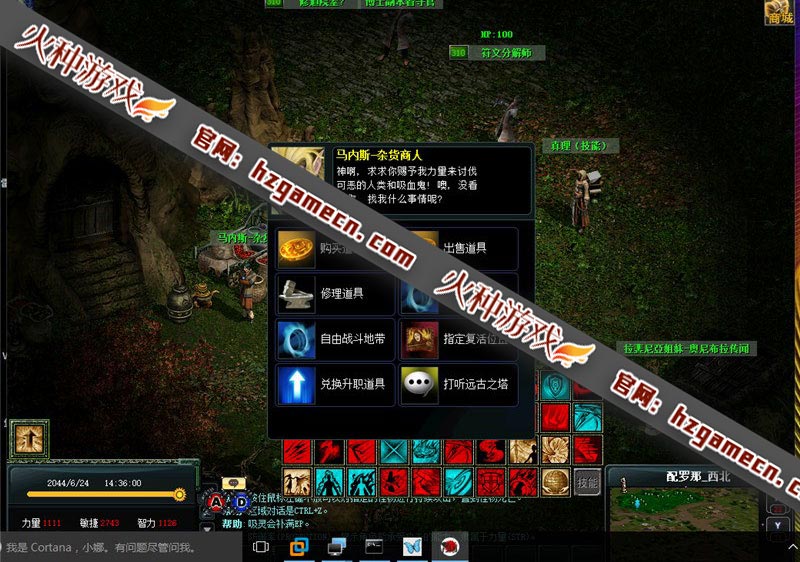Click the red A circle button

pos(217,502)
